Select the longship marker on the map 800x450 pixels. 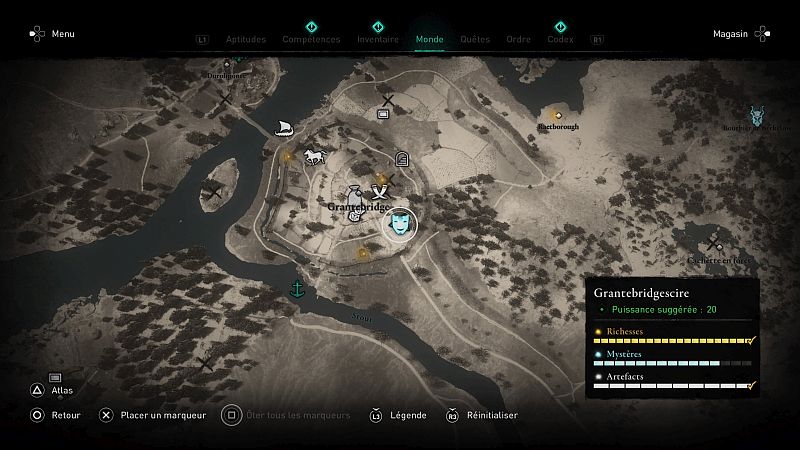point(284,127)
